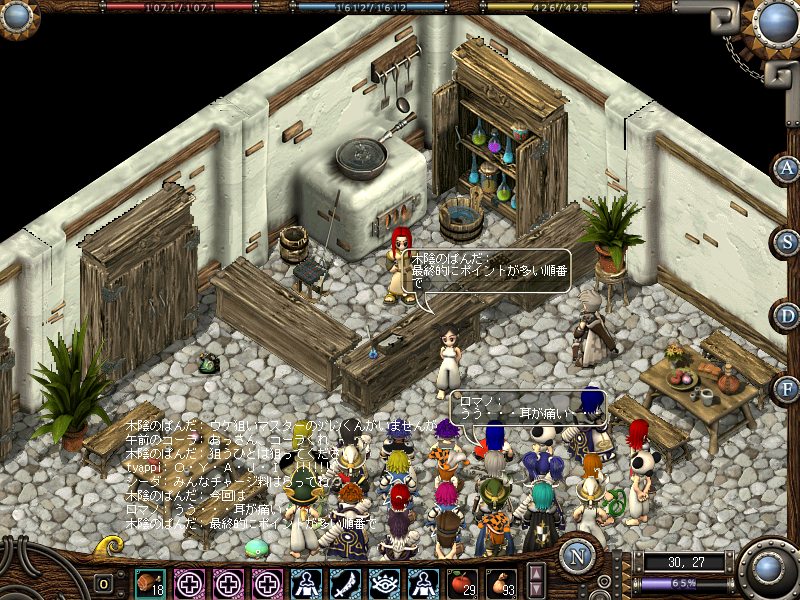Screen dimensions: 800x600
Task: Use the red apple item slot
Action: (x=461, y=582)
